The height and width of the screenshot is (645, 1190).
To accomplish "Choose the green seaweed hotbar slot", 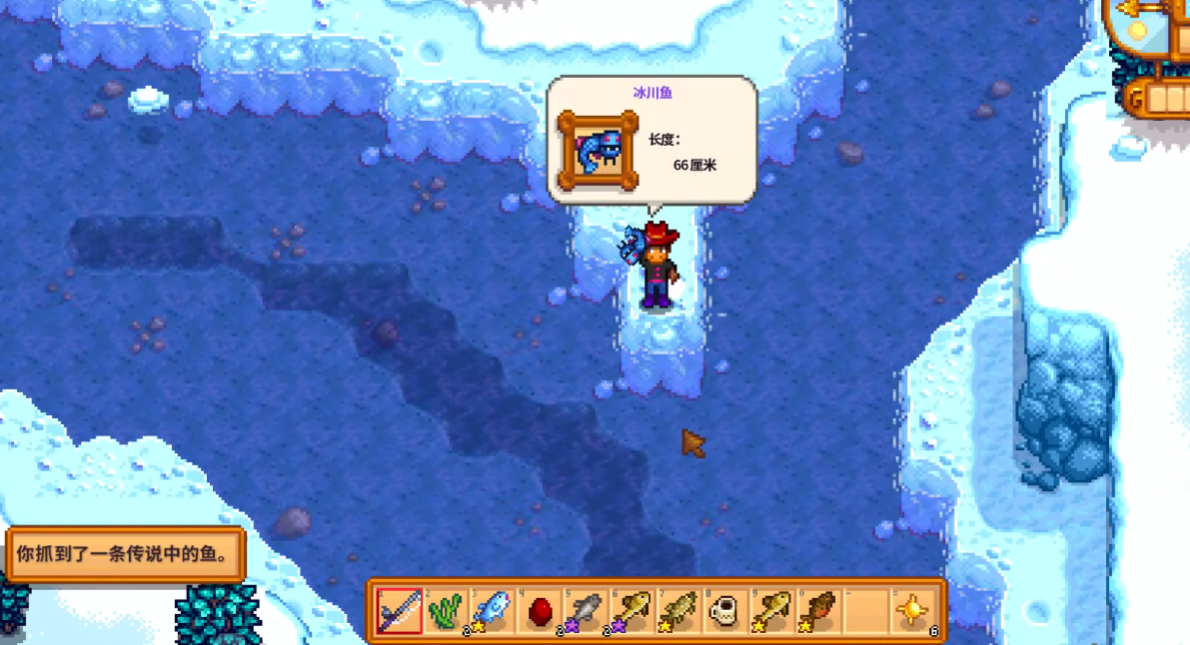I will [x=446, y=610].
